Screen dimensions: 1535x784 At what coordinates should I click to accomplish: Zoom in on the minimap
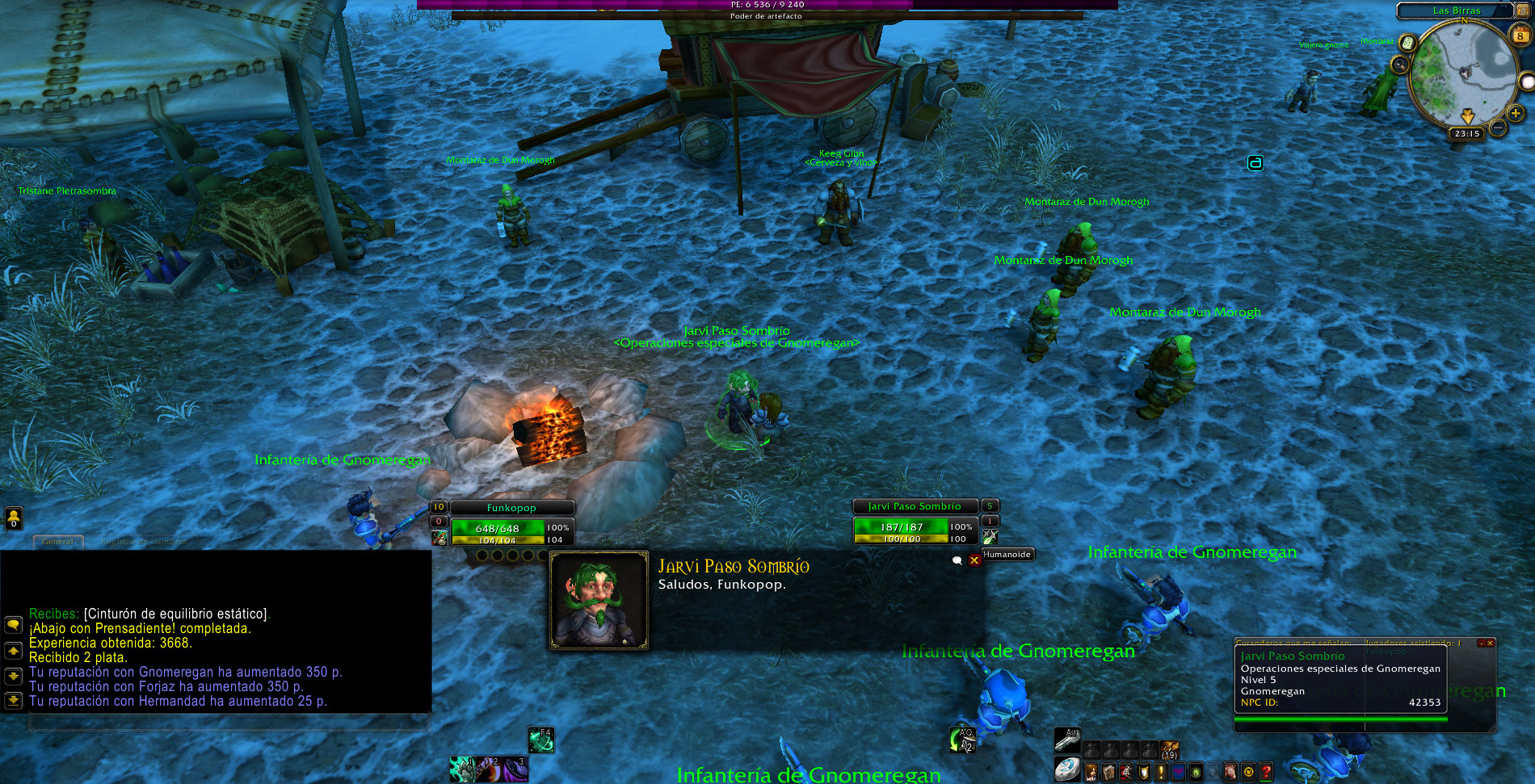click(x=1516, y=114)
